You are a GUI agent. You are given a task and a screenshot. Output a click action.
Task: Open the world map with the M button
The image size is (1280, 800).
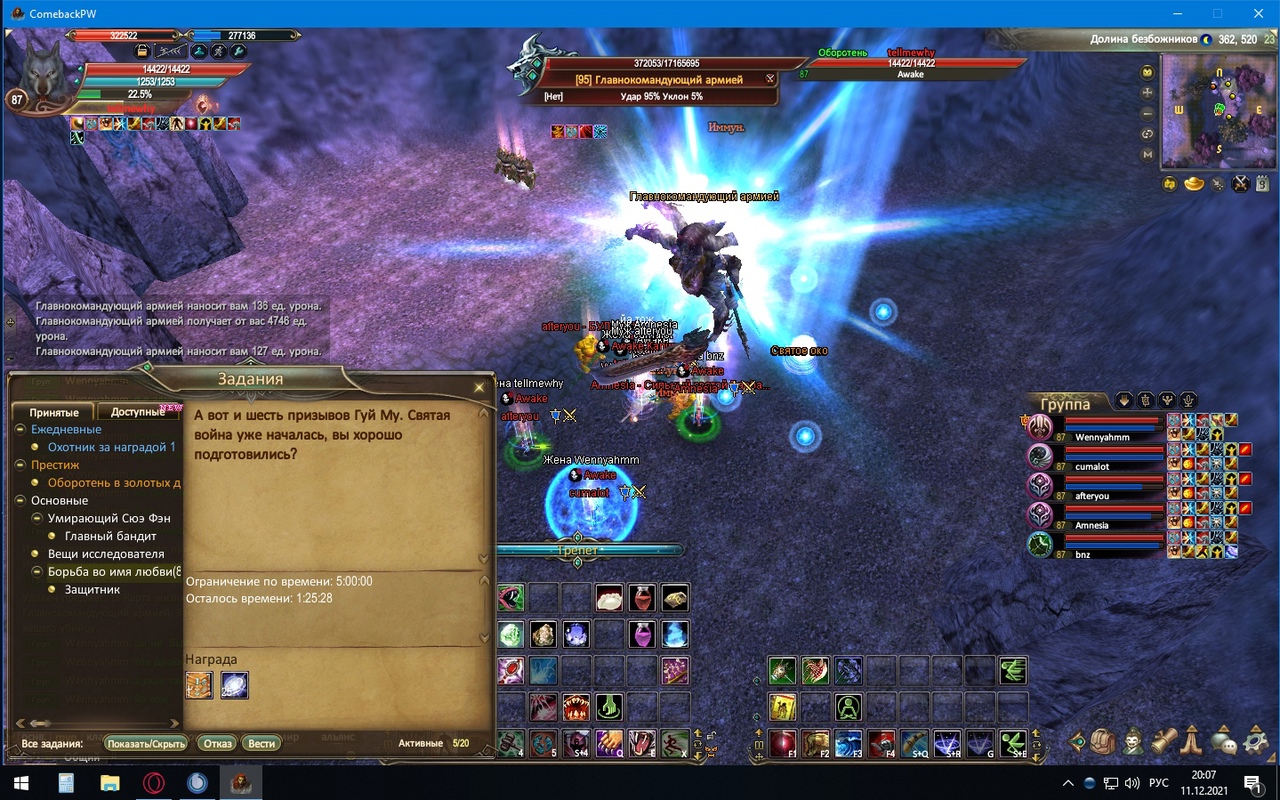(1147, 155)
